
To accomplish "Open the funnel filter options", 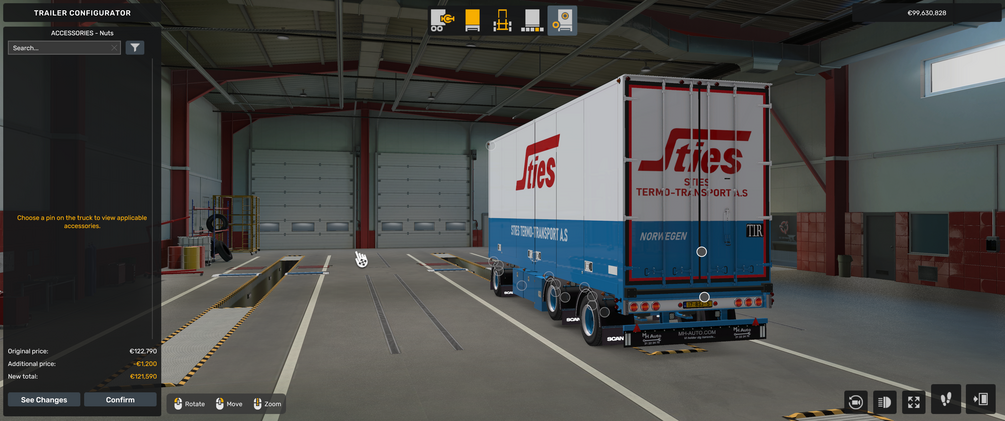I will coord(135,47).
